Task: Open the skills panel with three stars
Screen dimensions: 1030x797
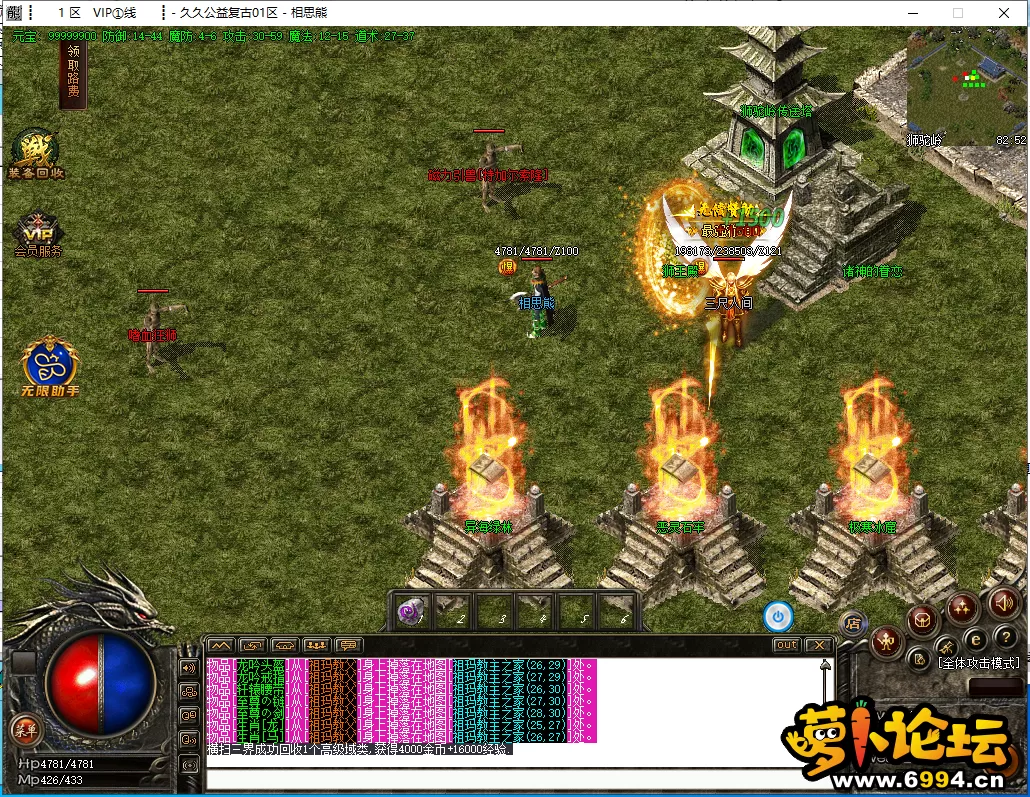Action: pyautogui.click(x=963, y=606)
